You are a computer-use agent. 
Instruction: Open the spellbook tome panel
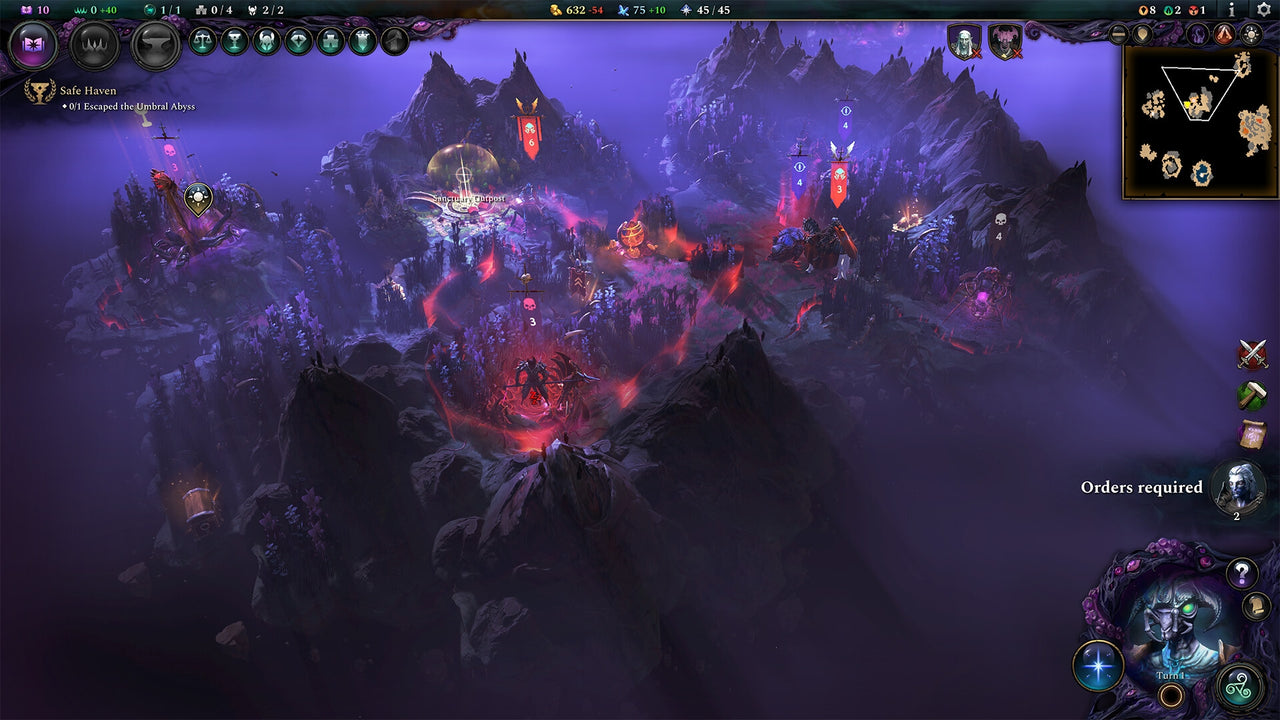click(31, 42)
